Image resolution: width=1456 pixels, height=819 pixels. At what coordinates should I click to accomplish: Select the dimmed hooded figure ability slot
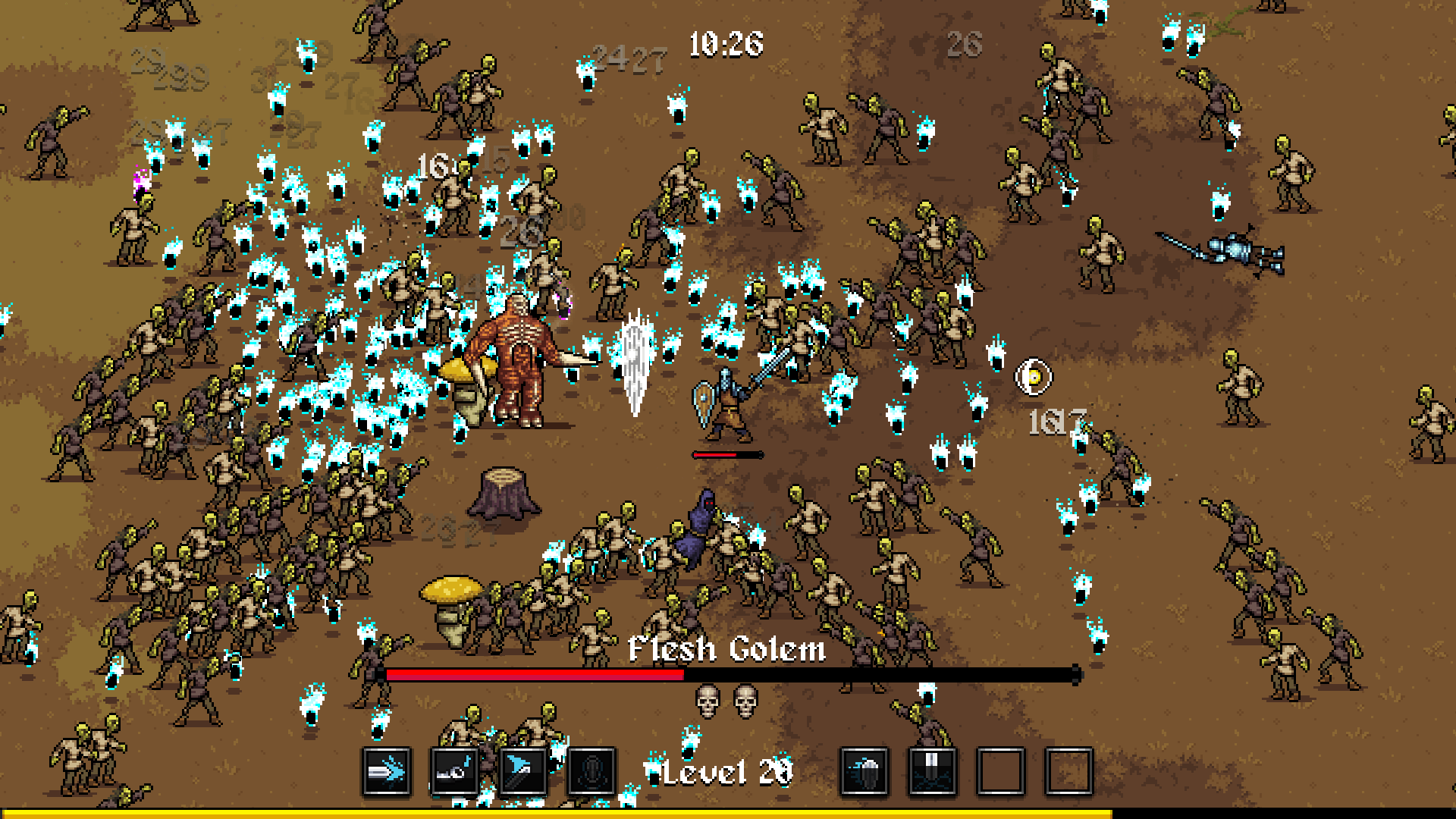591,772
